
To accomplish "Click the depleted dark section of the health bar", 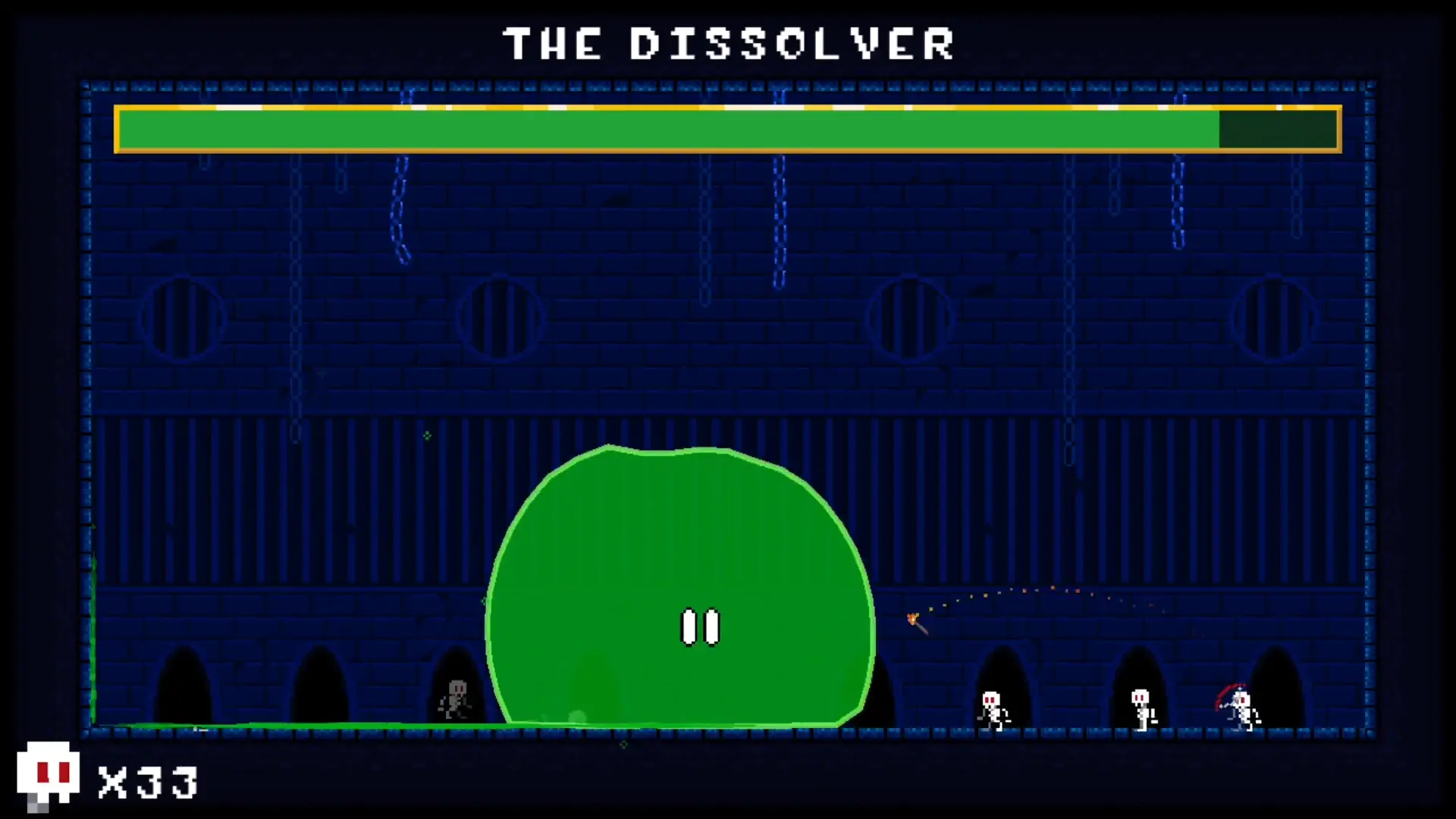I will click(x=1278, y=129).
